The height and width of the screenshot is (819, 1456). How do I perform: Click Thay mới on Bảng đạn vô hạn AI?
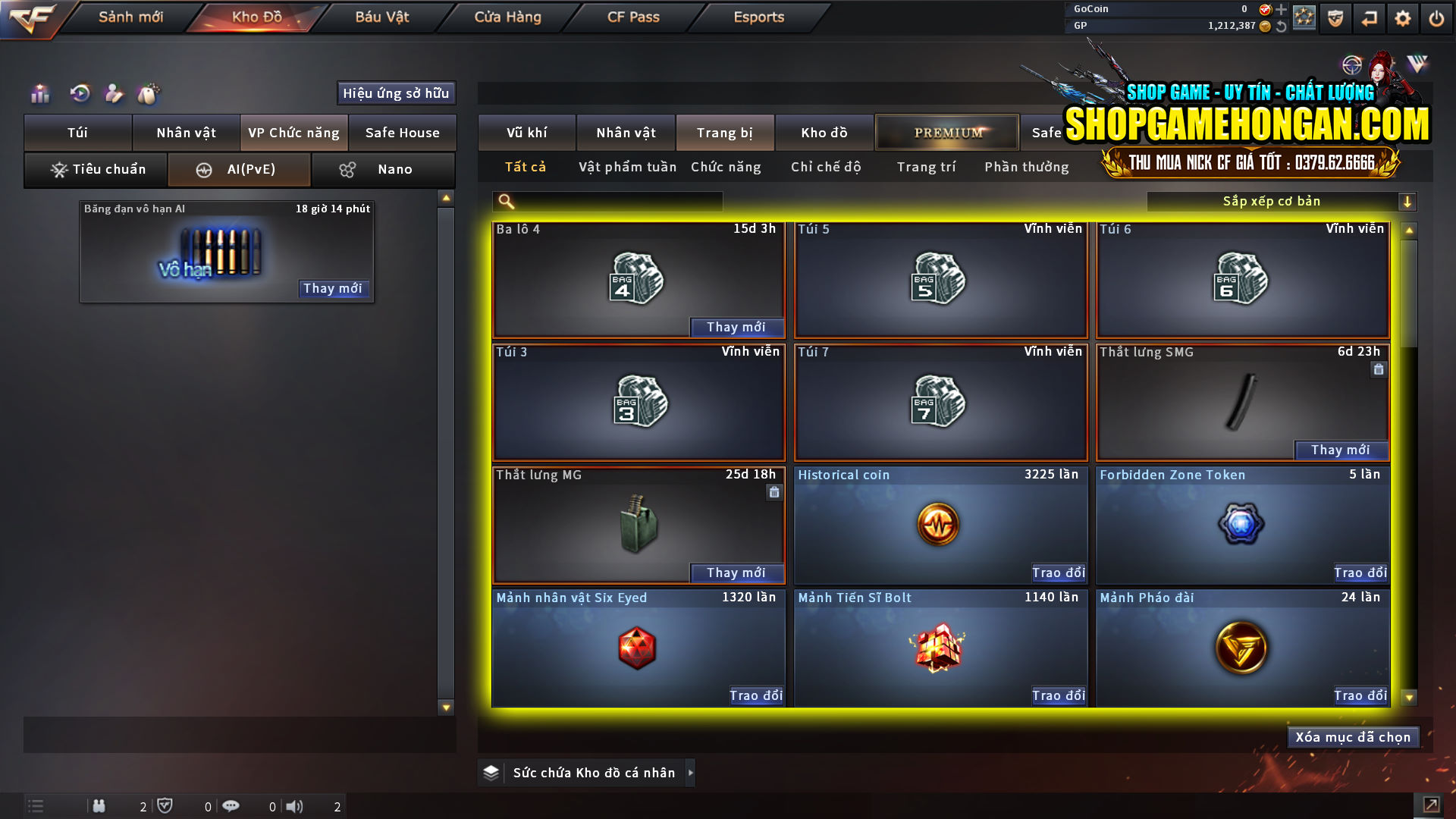pos(334,289)
